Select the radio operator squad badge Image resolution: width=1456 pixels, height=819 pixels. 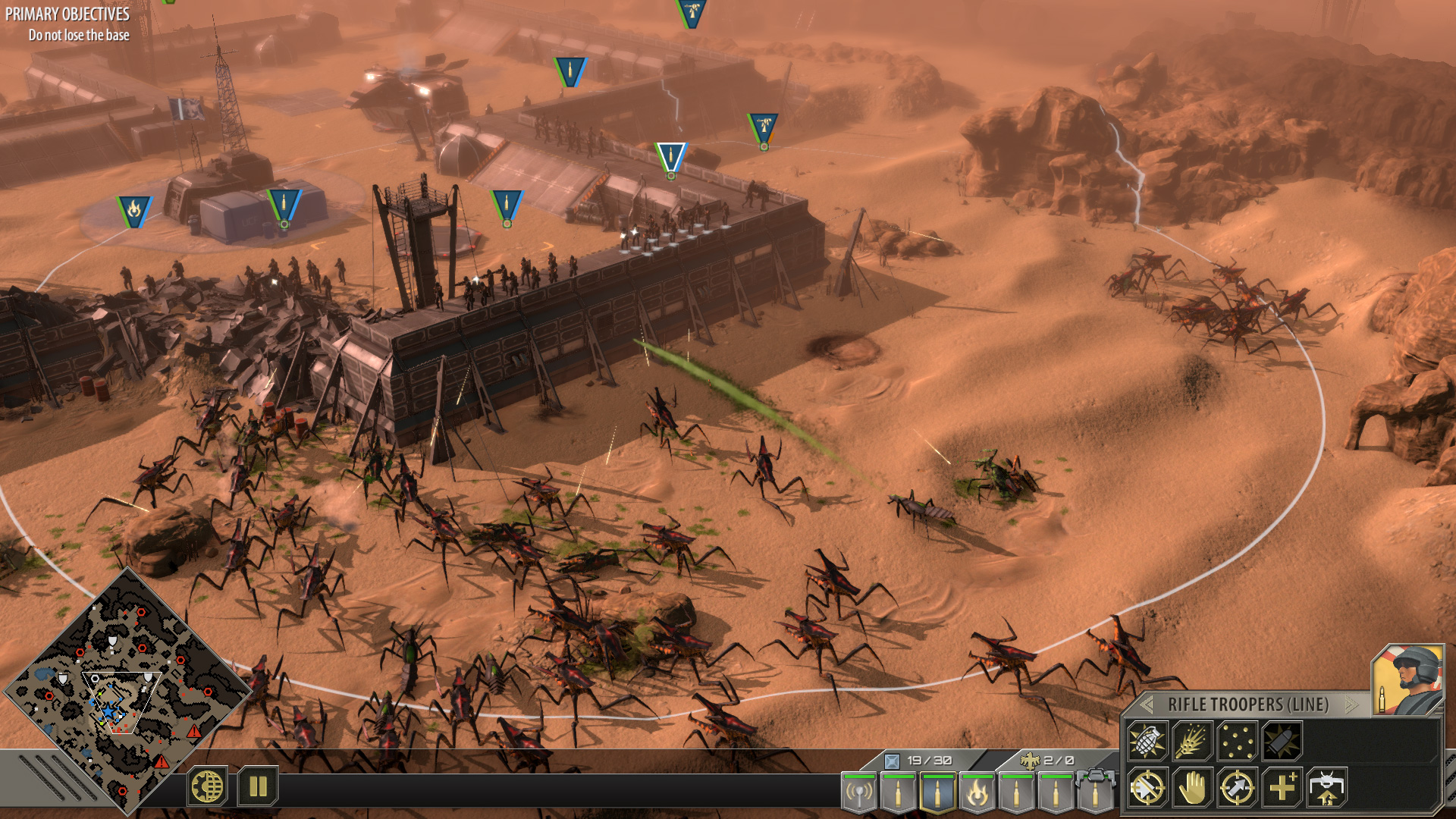[x=858, y=792]
